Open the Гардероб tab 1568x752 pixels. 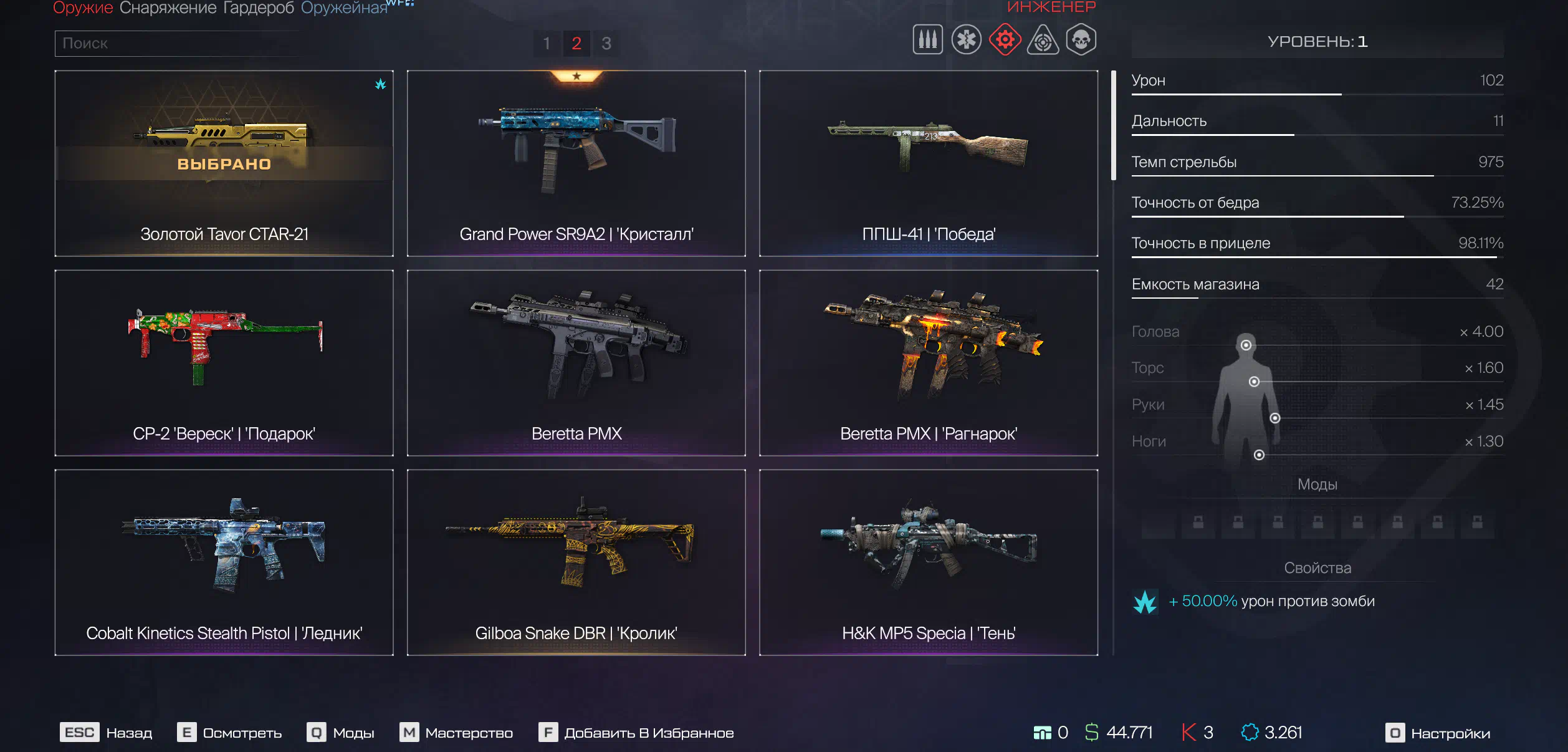[258, 7]
